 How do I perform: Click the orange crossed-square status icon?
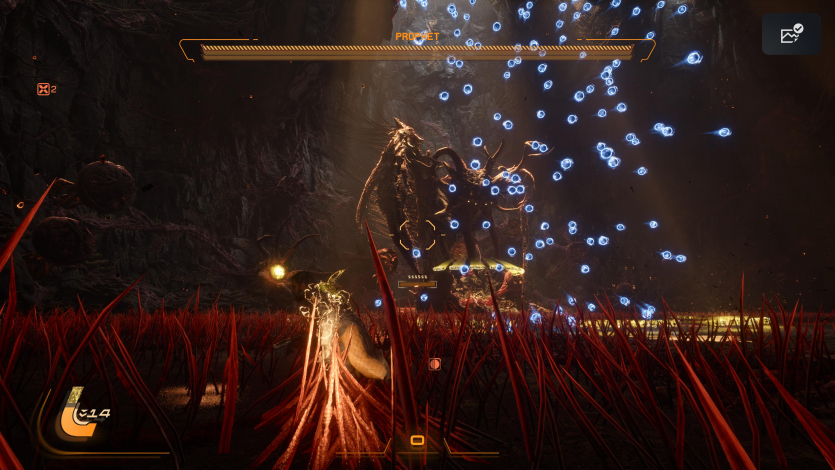(x=43, y=89)
